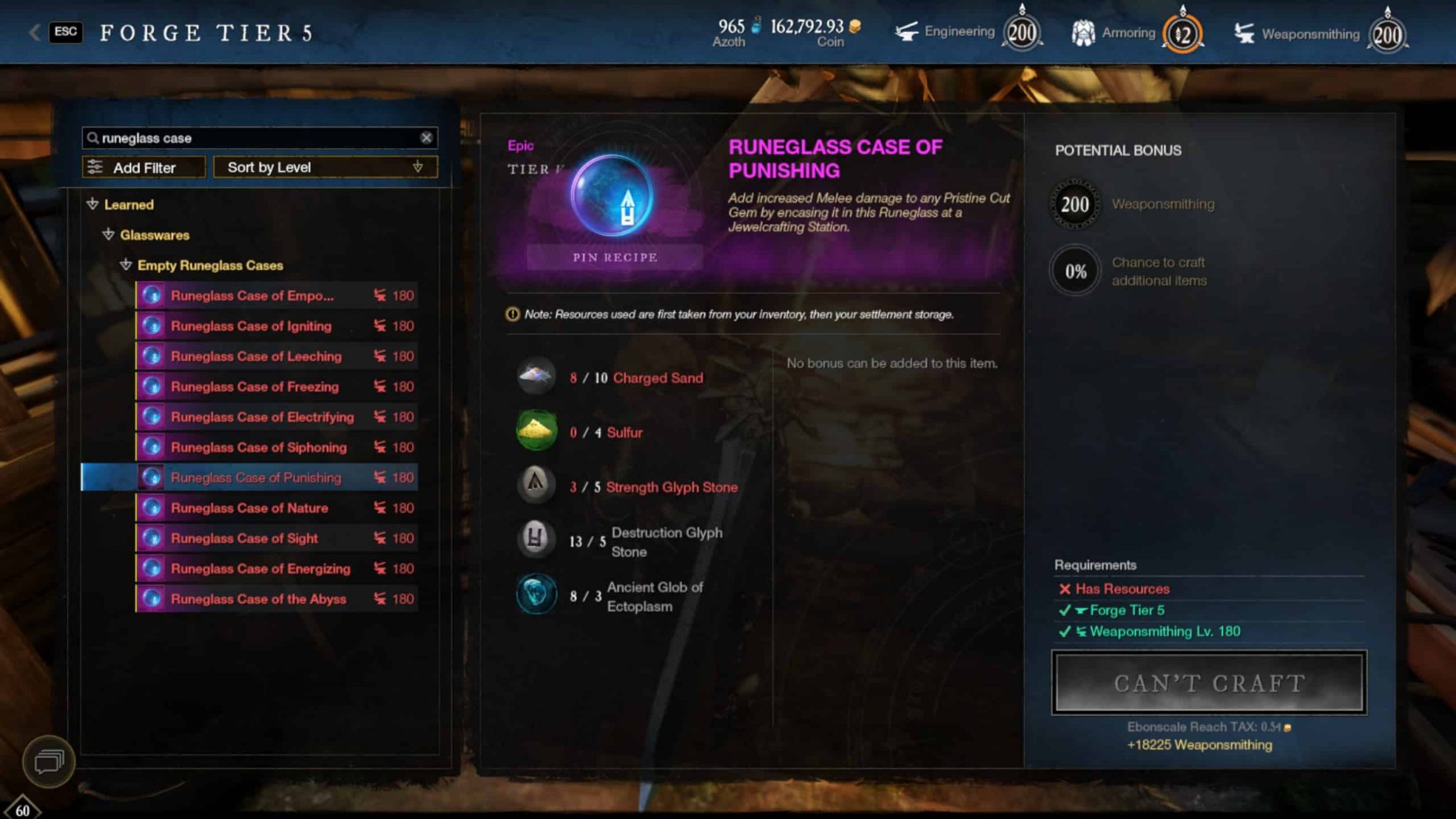This screenshot has width=1456, height=819.
Task: Collapse the Learned category
Action: [92, 205]
